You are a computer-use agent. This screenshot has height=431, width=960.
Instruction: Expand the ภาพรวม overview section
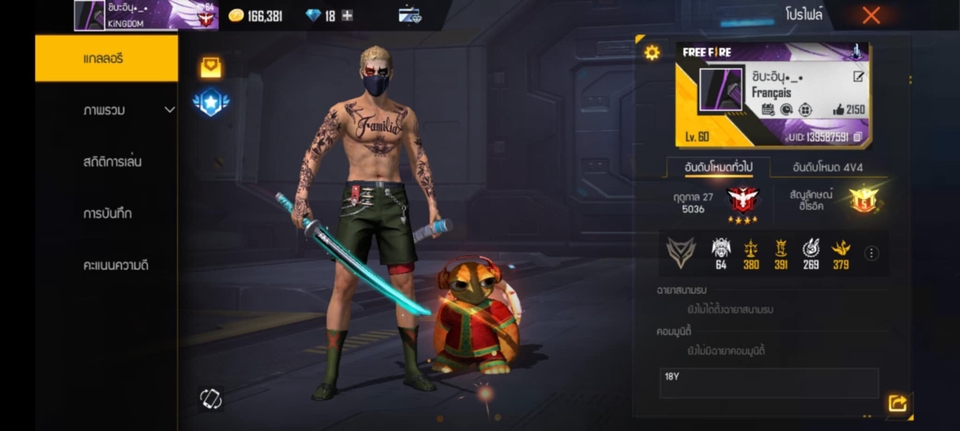170,110
